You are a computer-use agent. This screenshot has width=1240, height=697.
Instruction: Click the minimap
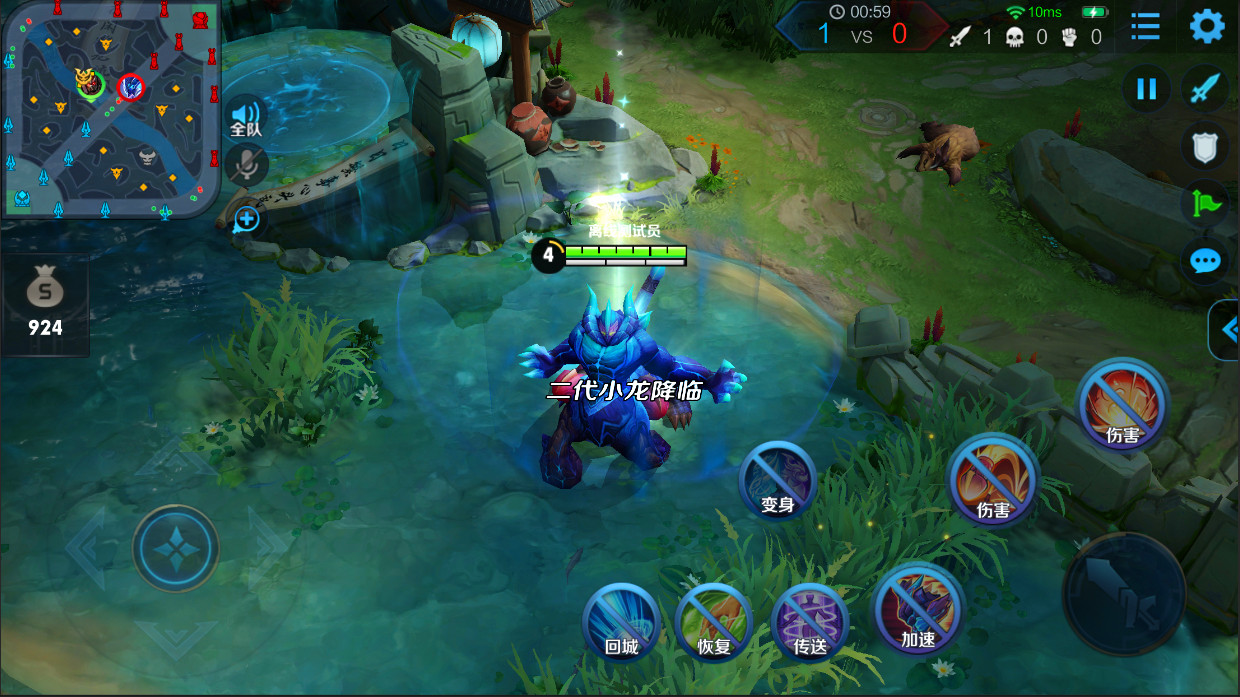(110, 108)
